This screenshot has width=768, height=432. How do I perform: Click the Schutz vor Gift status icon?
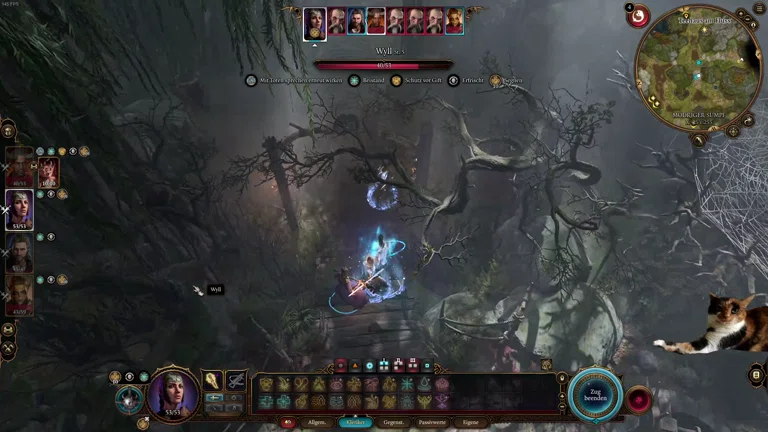point(396,80)
